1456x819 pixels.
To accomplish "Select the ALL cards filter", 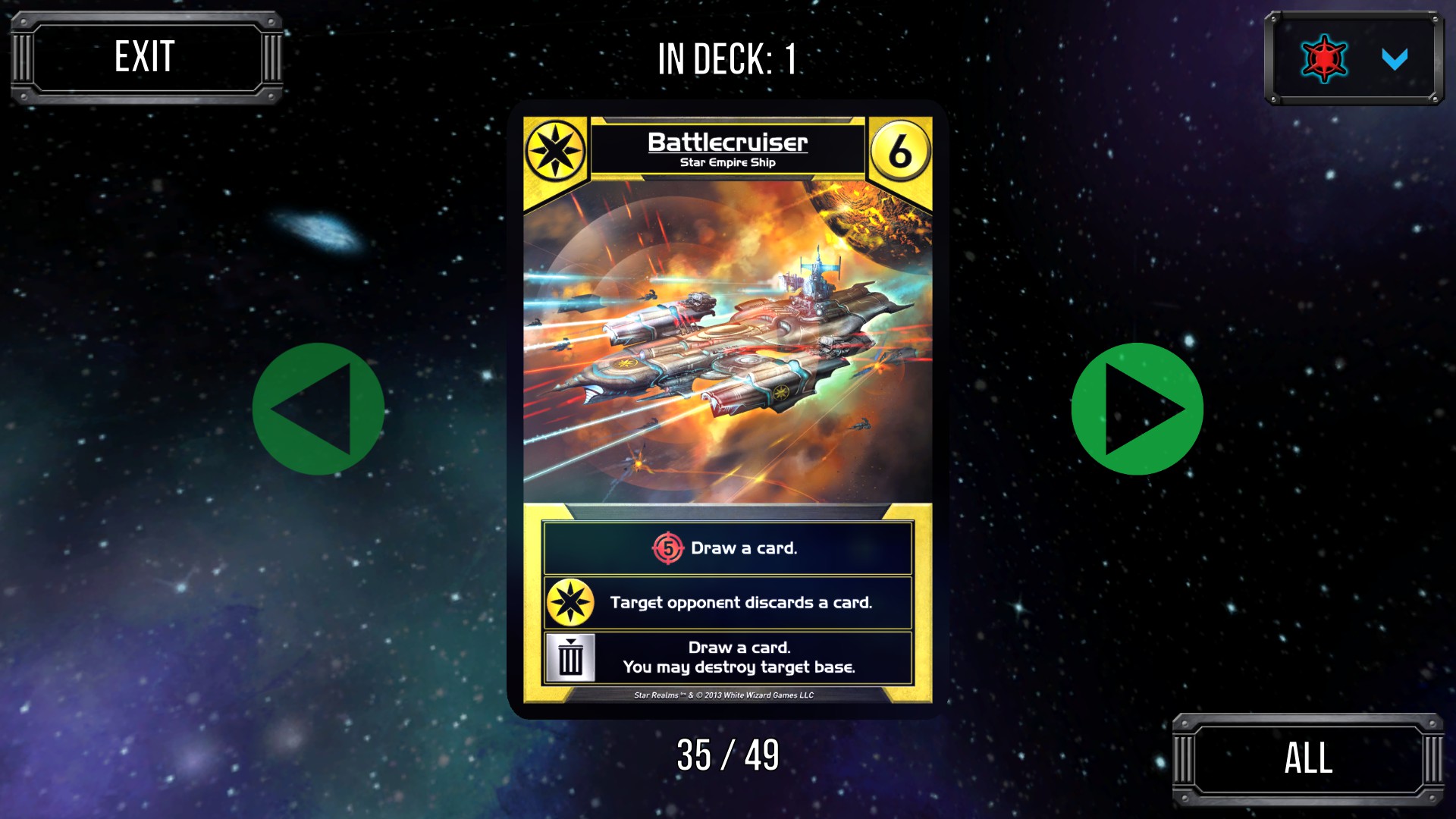I will (1307, 758).
